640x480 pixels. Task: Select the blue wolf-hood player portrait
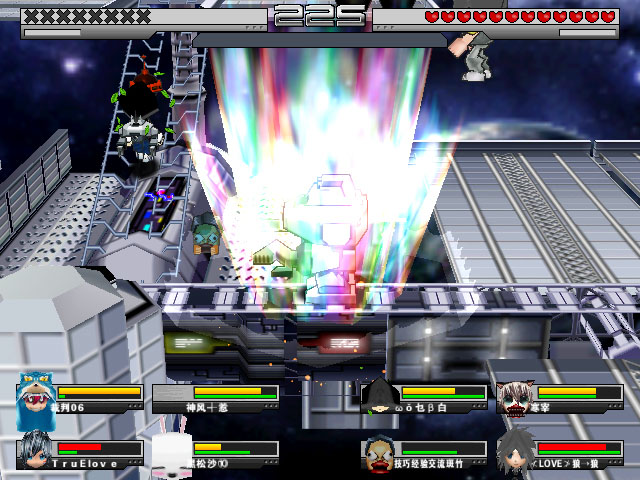click(36, 398)
